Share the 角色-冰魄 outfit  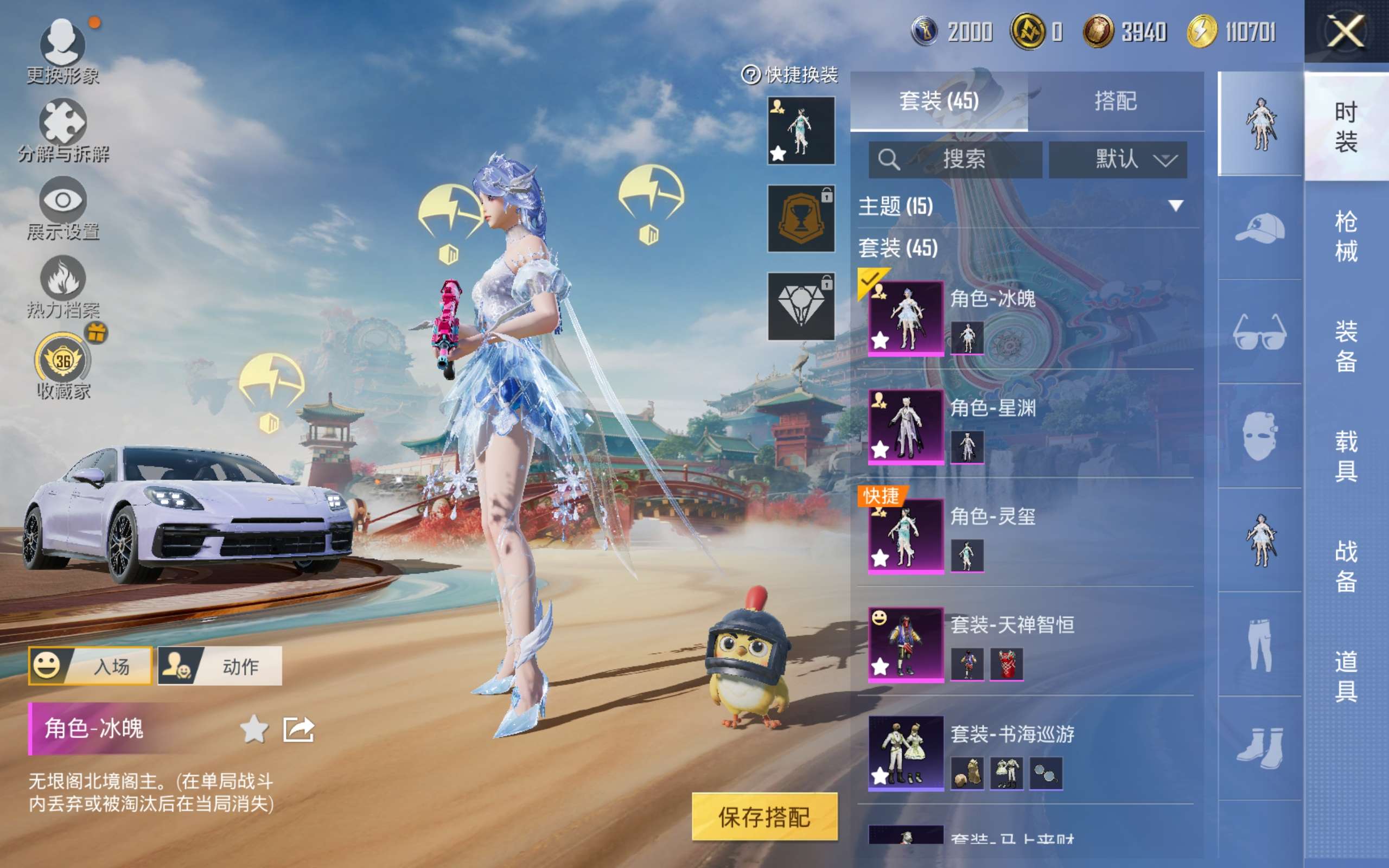pos(299,729)
